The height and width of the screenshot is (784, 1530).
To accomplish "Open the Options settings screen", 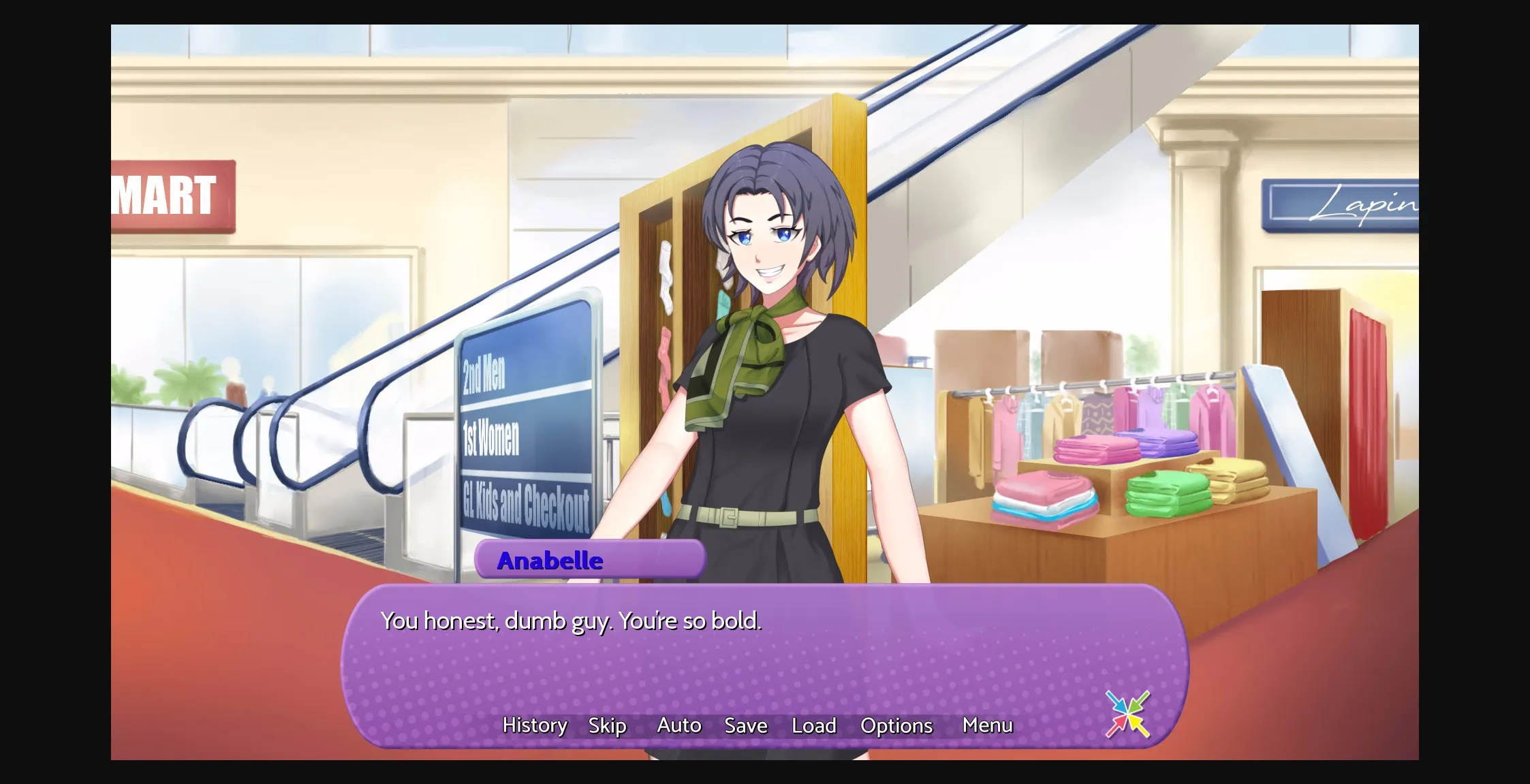I will pyautogui.click(x=896, y=725).
